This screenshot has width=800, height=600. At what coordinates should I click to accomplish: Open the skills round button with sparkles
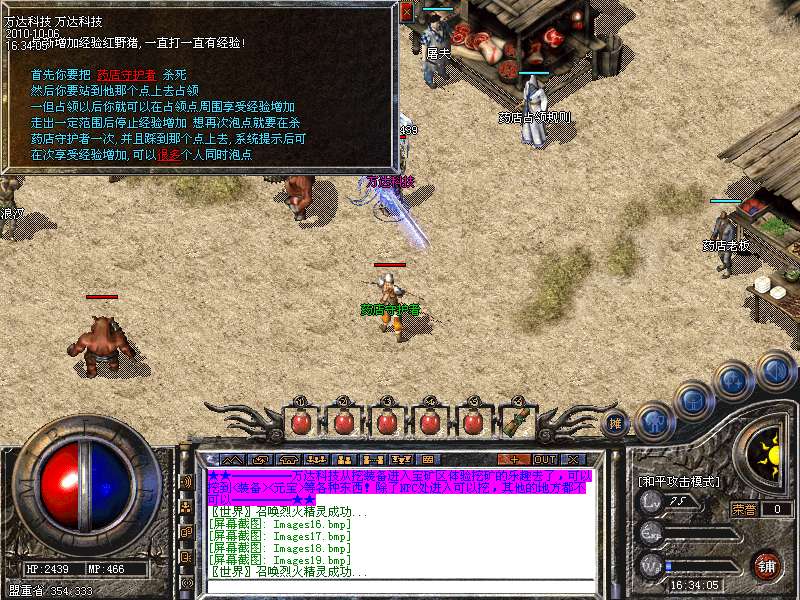[733, 381]
